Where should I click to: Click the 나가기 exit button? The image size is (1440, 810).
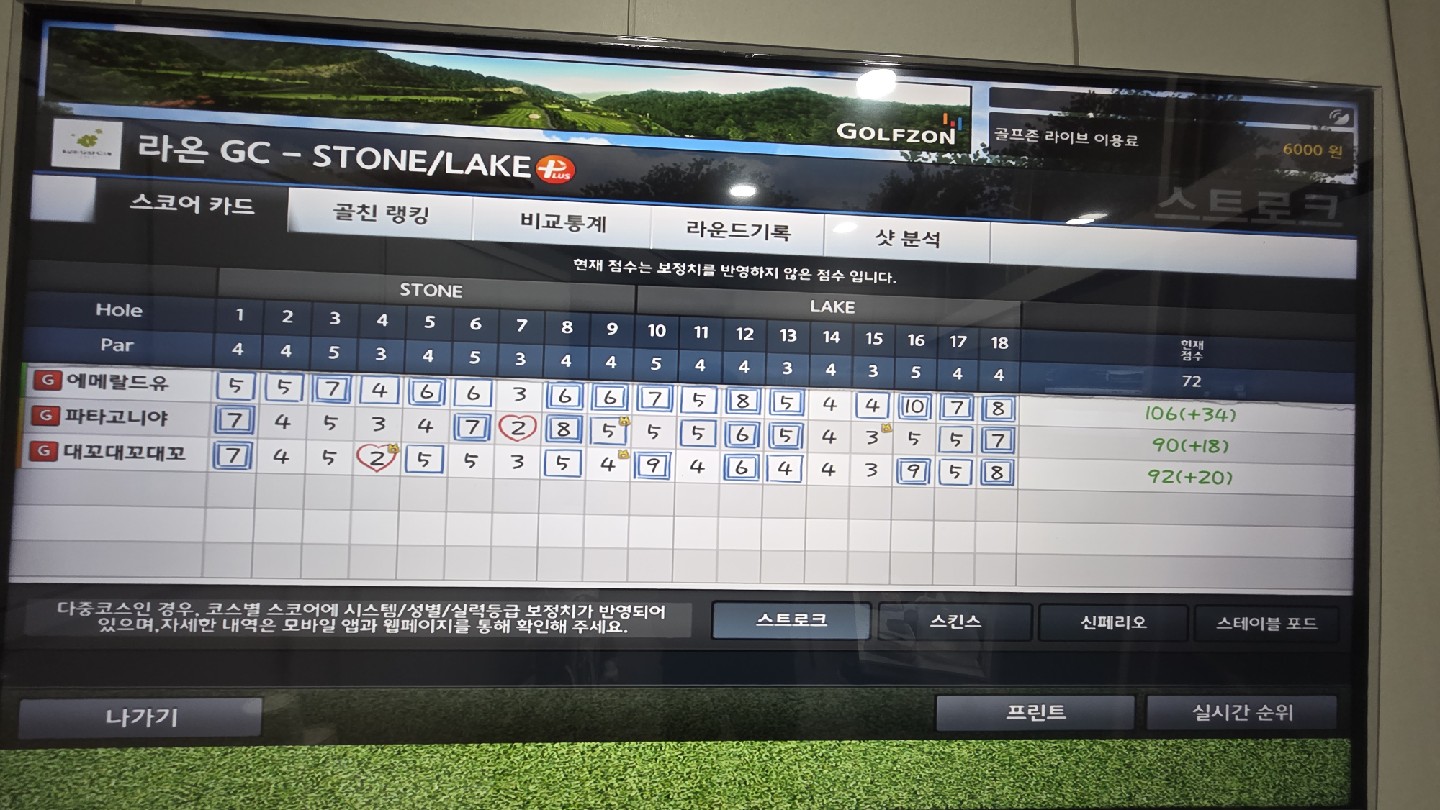141,717
